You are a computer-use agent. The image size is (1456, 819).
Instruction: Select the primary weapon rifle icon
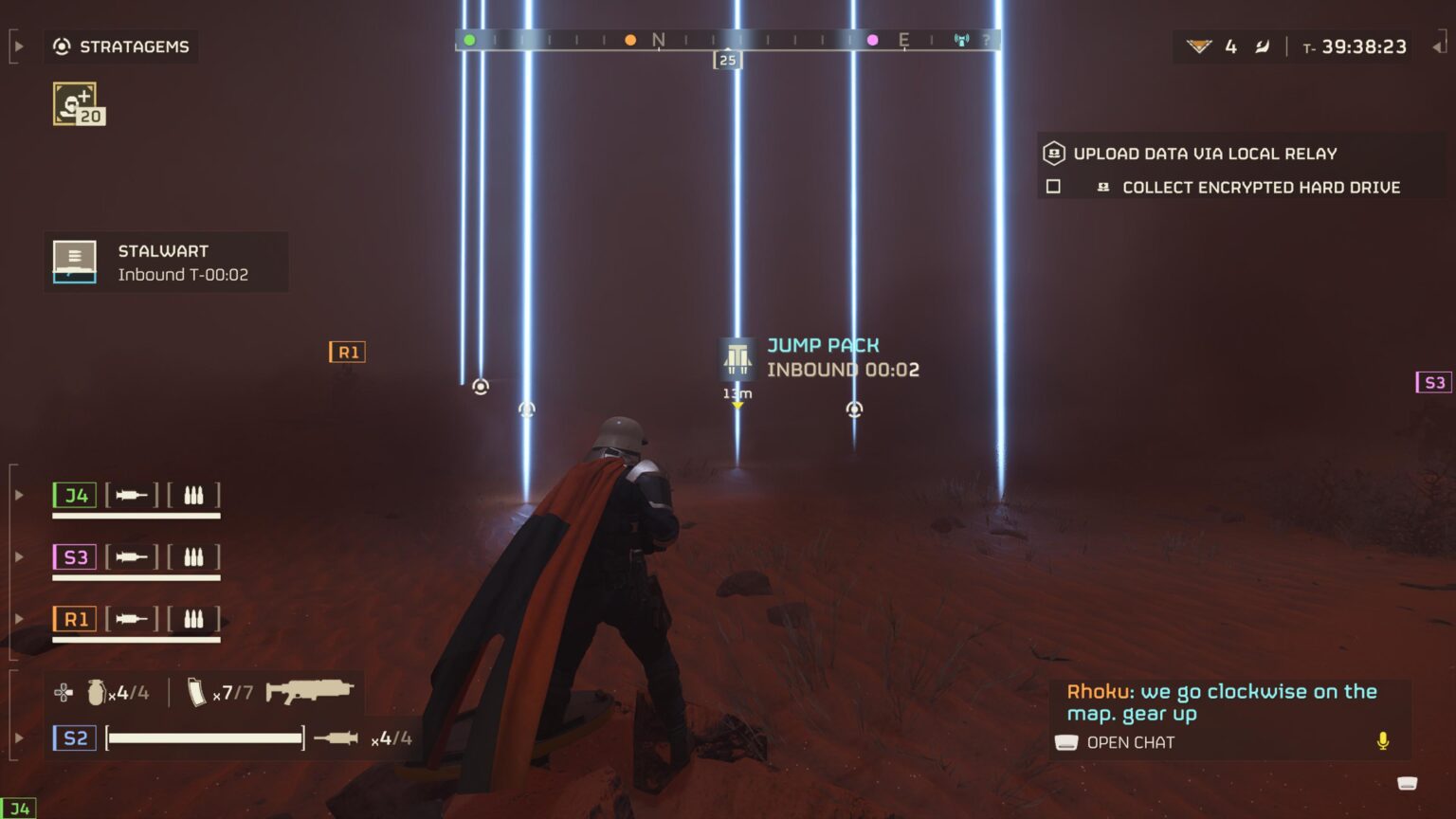click(309, 691)
